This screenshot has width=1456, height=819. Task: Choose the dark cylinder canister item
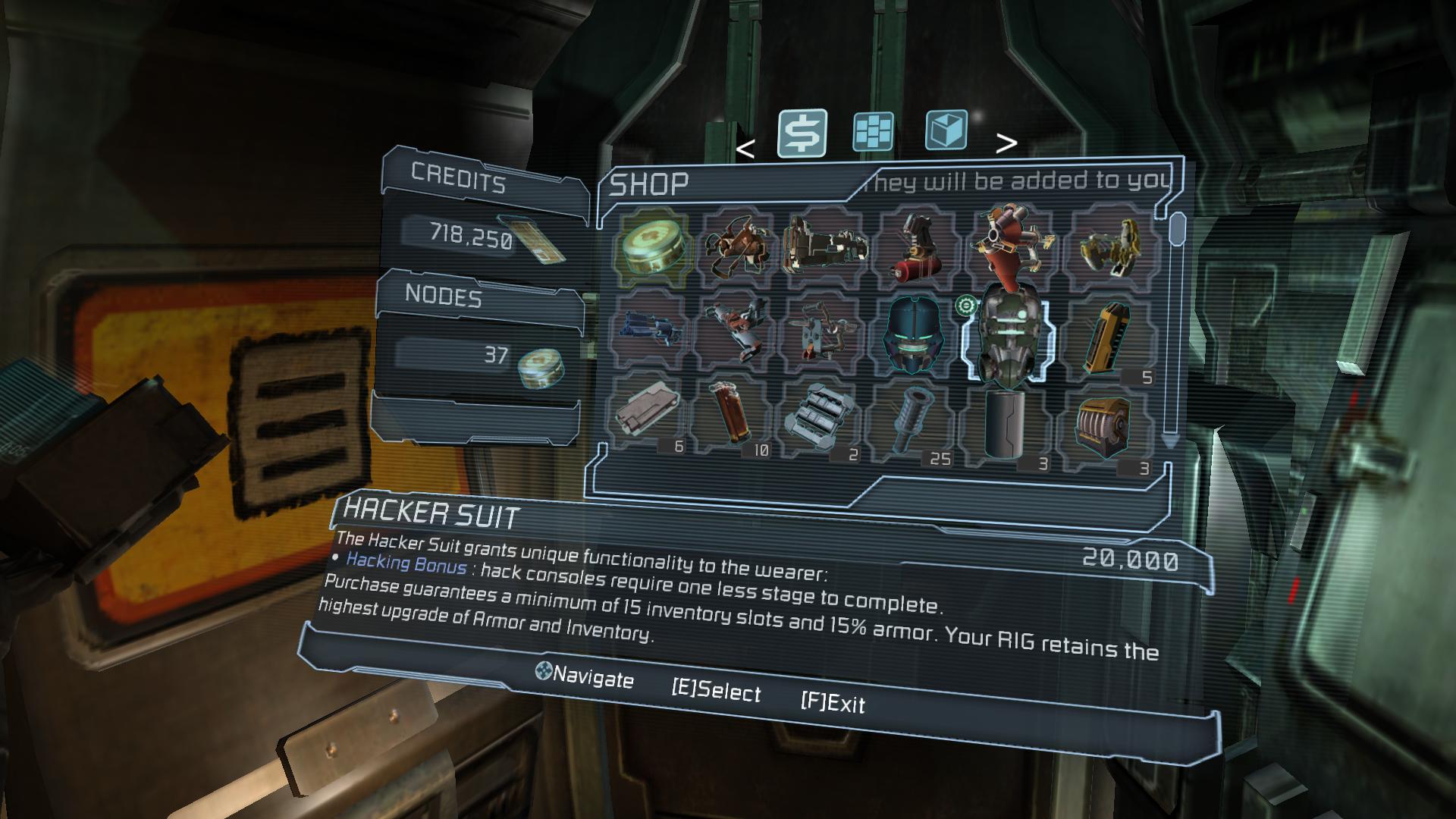coord(1005,423)
